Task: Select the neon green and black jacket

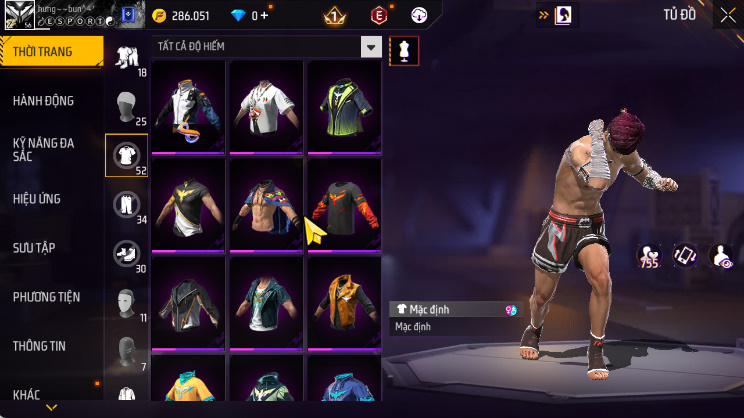Action: pyautogui.click(x=343, y=107)
